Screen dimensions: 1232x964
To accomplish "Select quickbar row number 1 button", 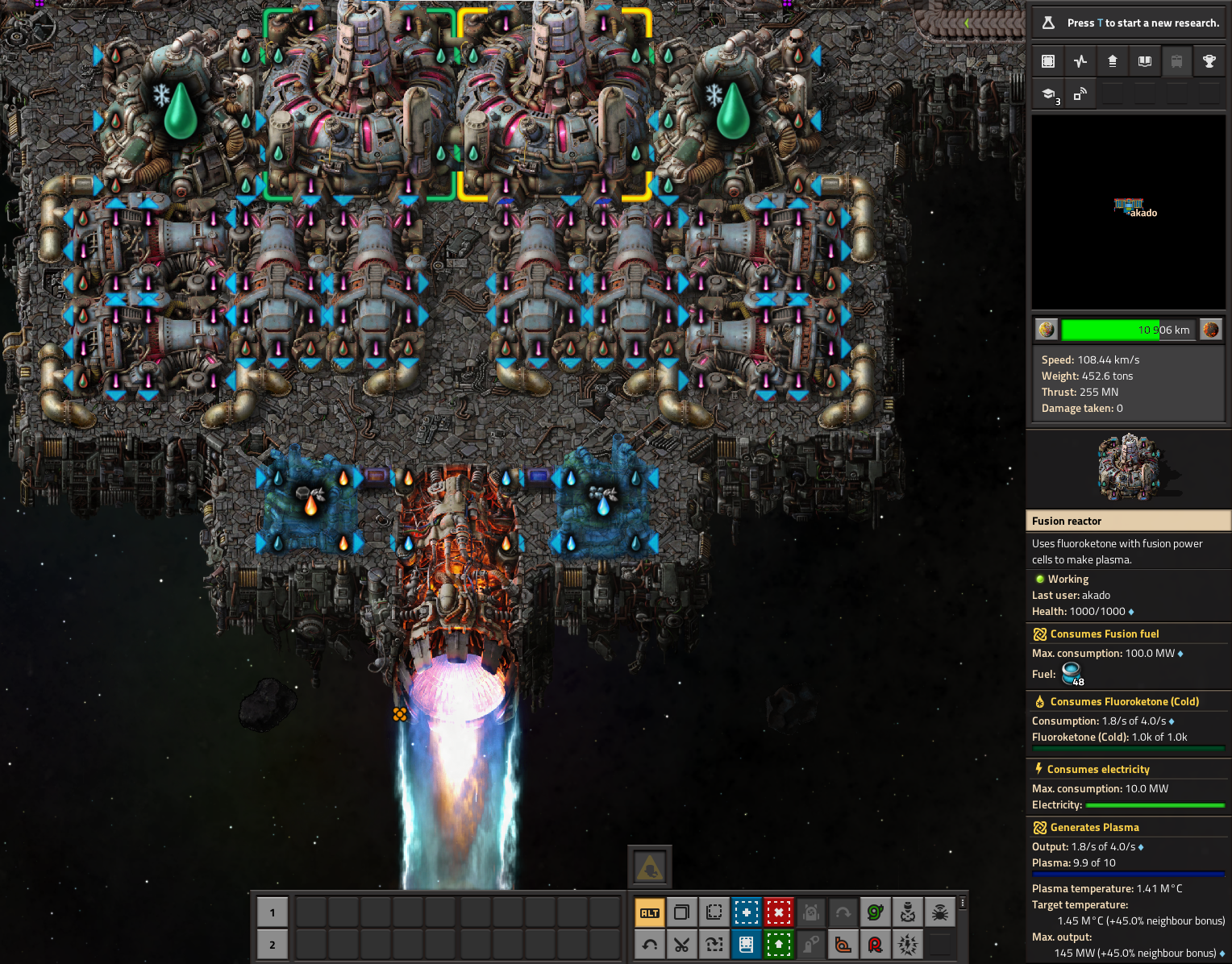I will click(x=273, y=912).
